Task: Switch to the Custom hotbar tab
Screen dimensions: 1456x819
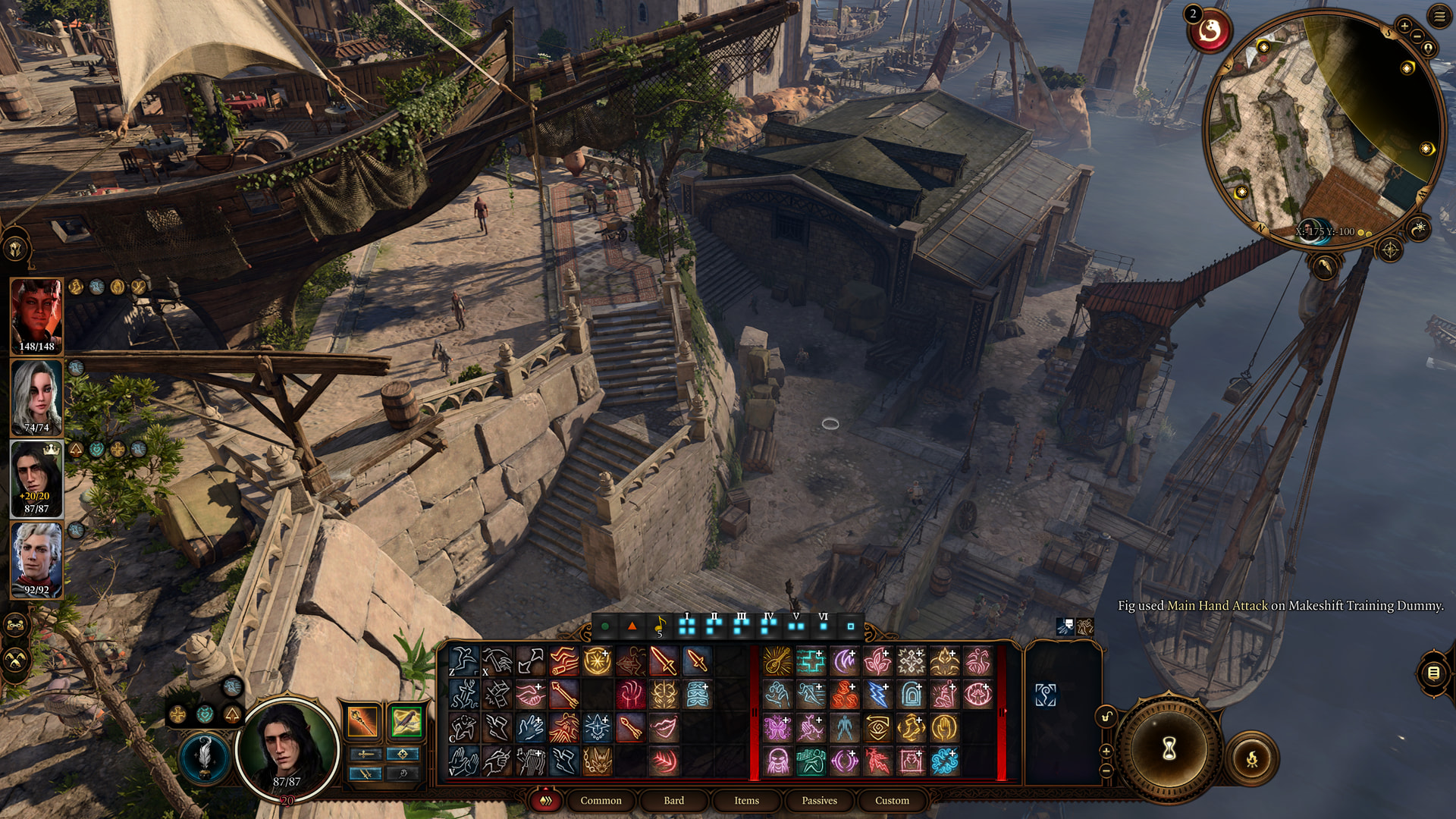Action: coord(892,800)
